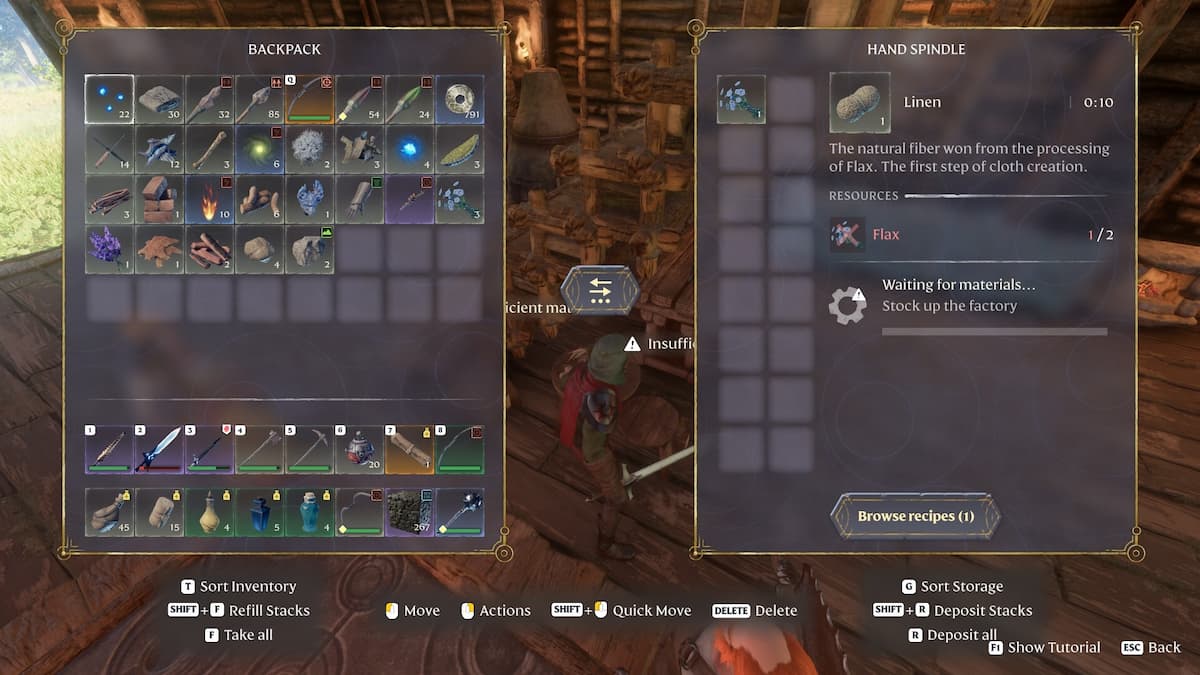This screenshot has width=1200, height=675.
Task: Select the dark blue square potion bottle
Action: coord(260,512)
